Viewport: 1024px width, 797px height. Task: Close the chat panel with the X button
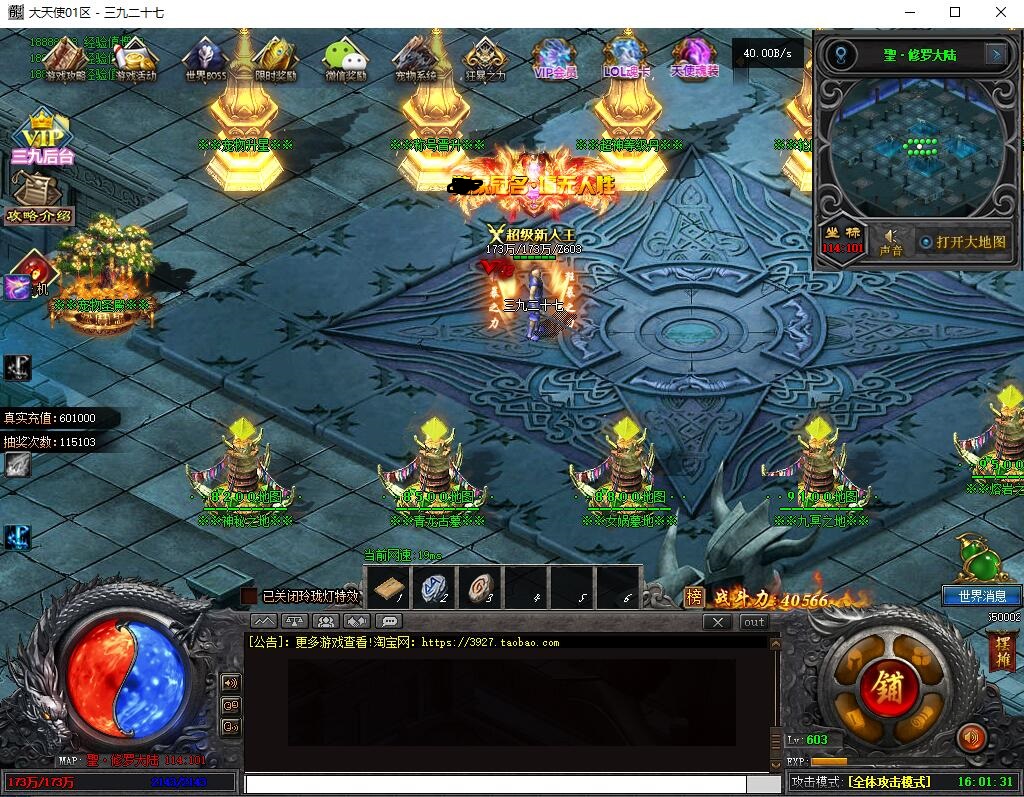(716, 622)
